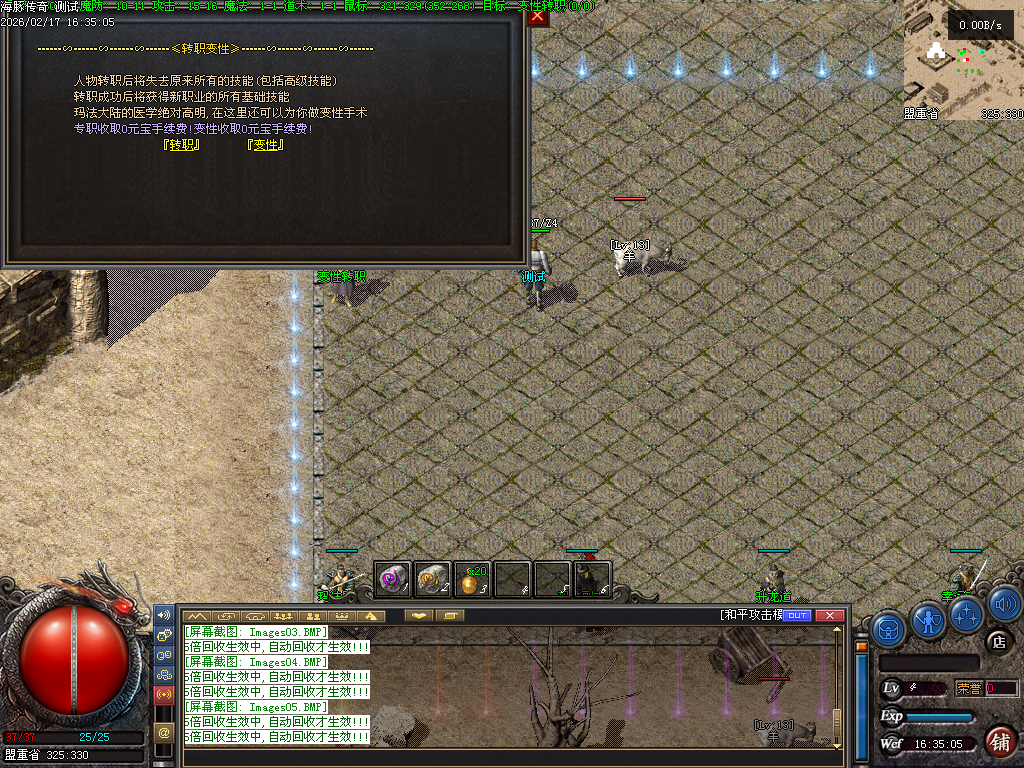Click the OUT button on chat panel
This screenshot has height=768, width=1024.
click(x=797, y=616)
